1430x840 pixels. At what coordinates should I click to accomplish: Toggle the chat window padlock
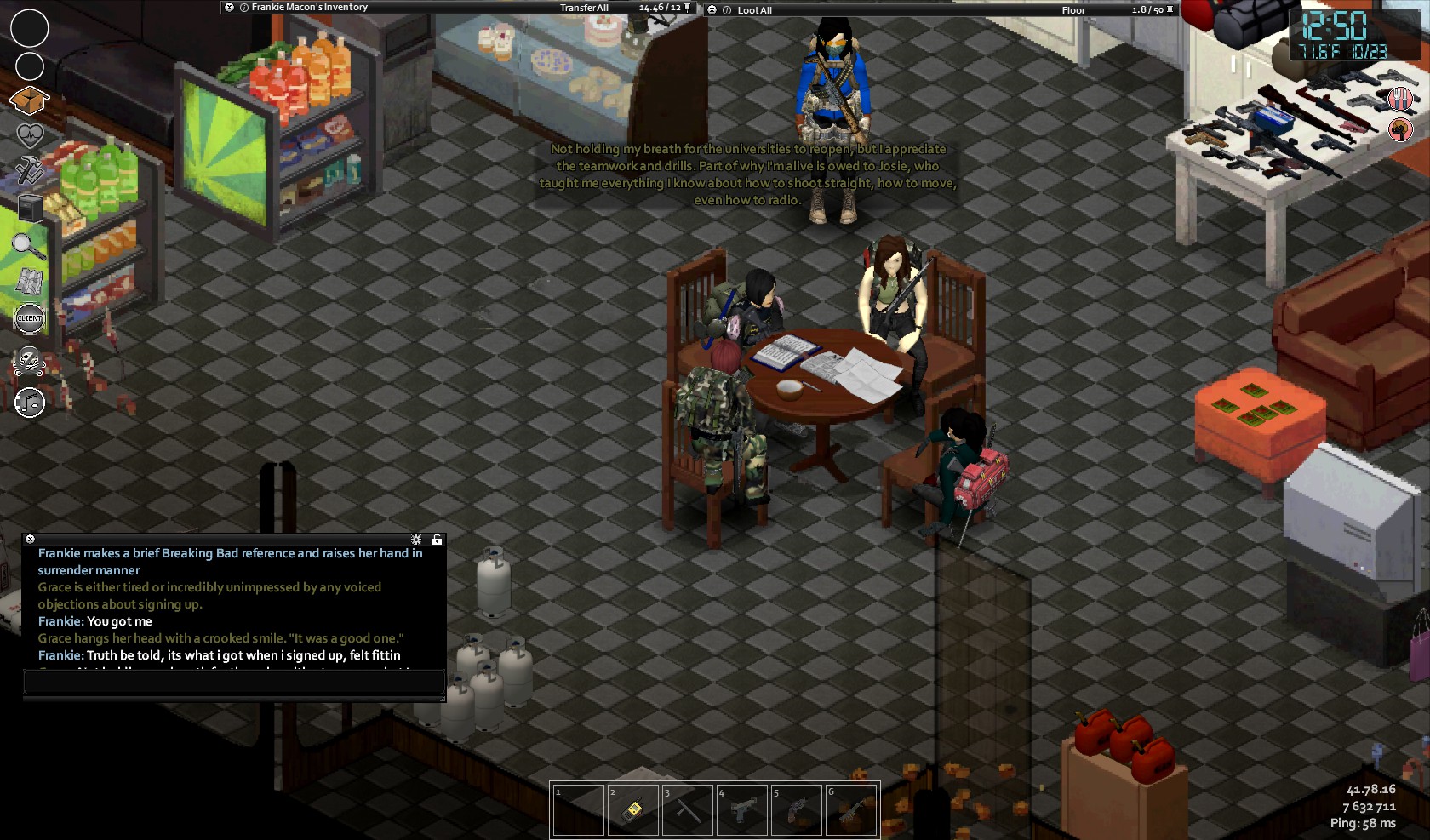point(437,540)
